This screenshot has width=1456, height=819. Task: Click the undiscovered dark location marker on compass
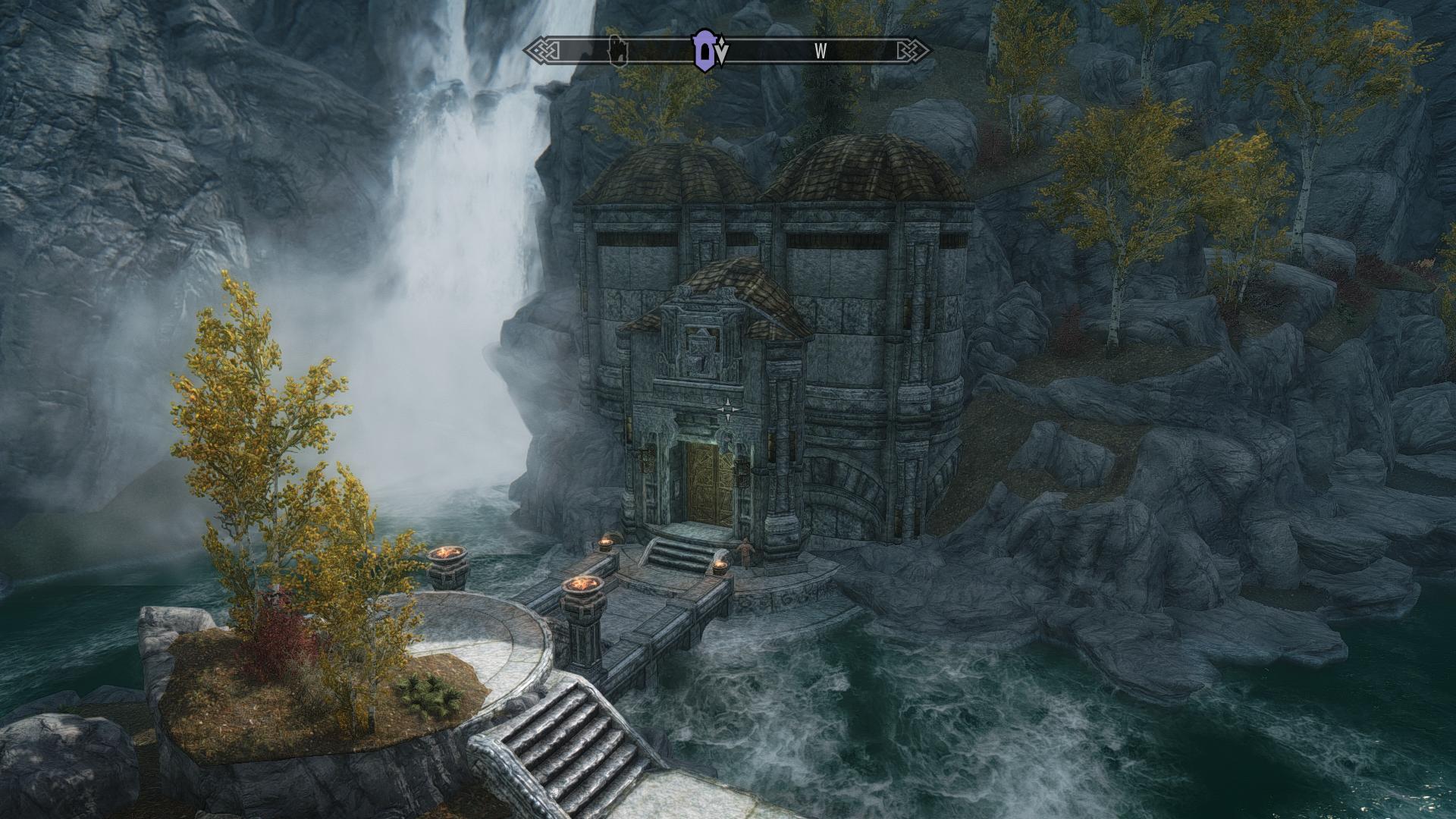619,51
